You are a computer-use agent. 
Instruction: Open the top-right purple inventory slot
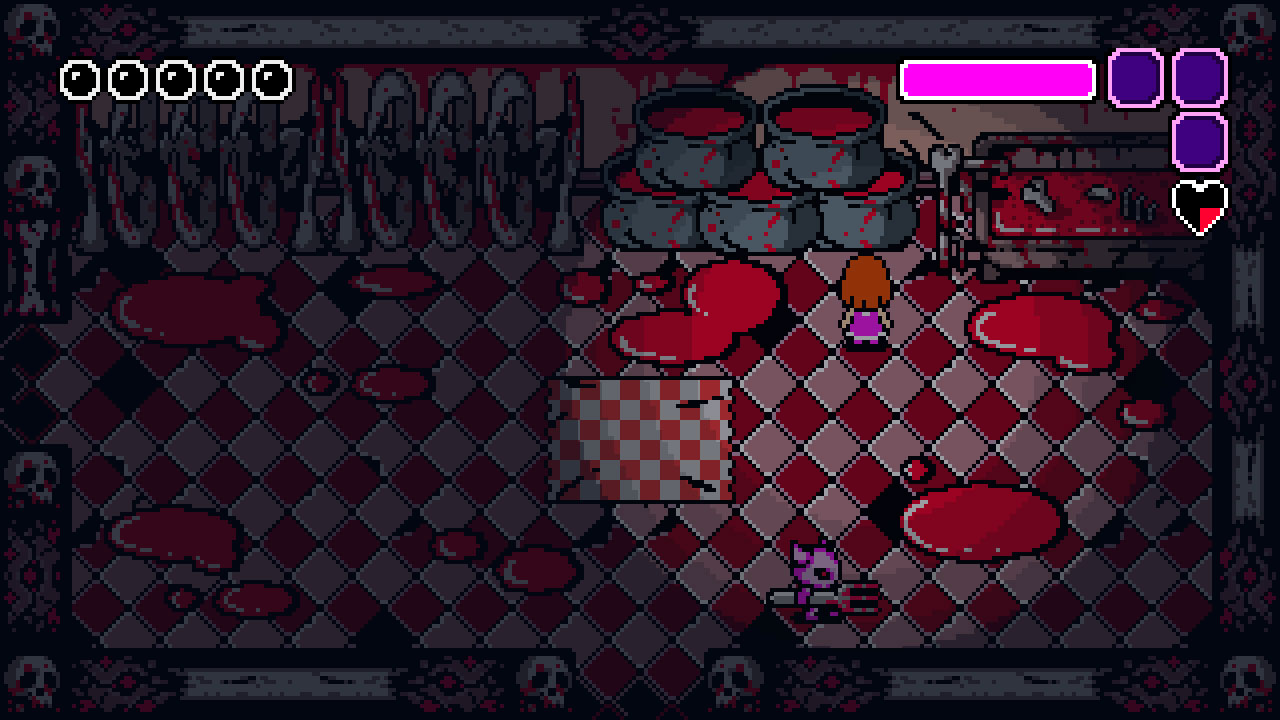coord(1197,78)
